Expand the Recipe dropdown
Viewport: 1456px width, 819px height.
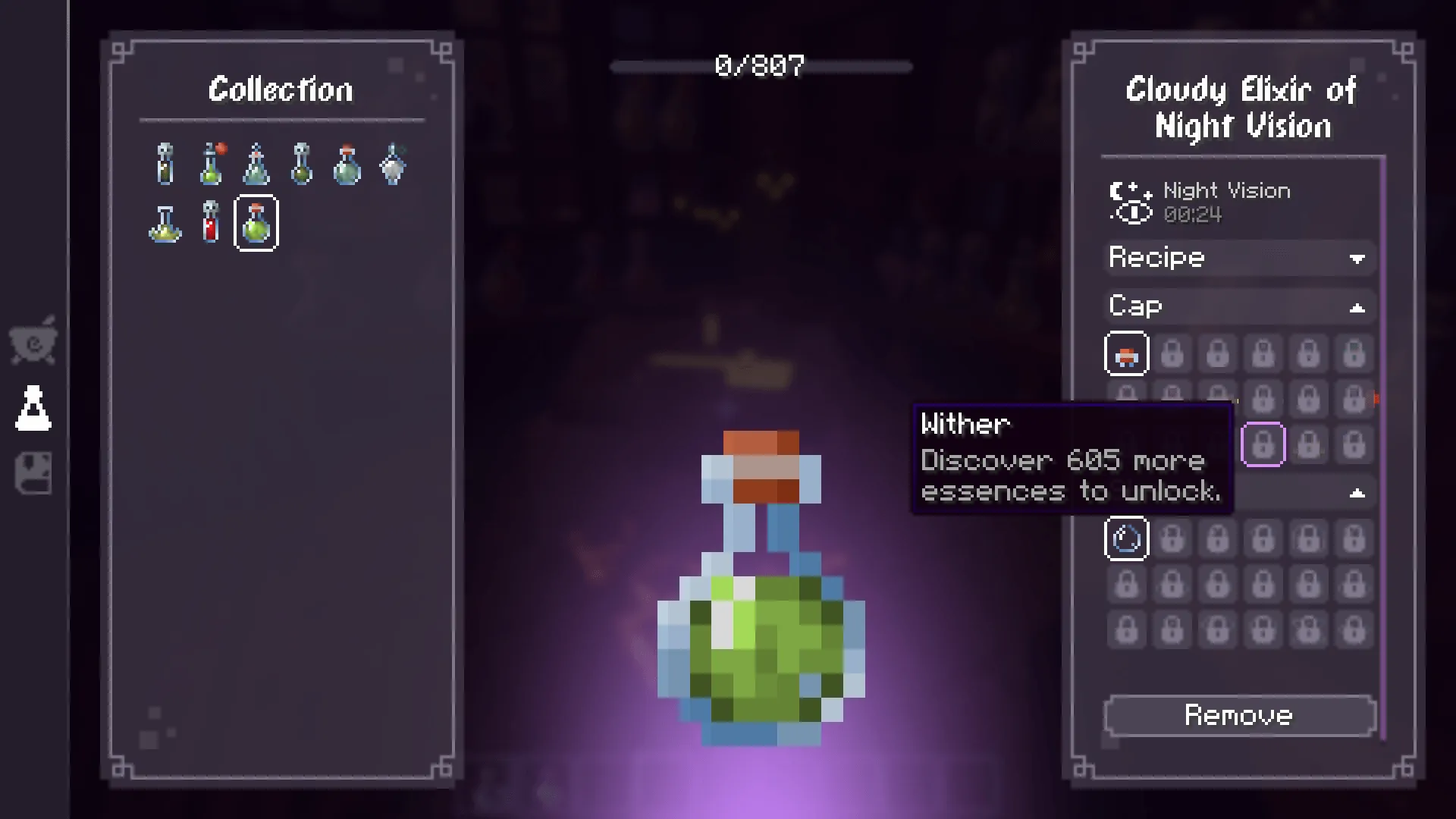coord(1239,258)
